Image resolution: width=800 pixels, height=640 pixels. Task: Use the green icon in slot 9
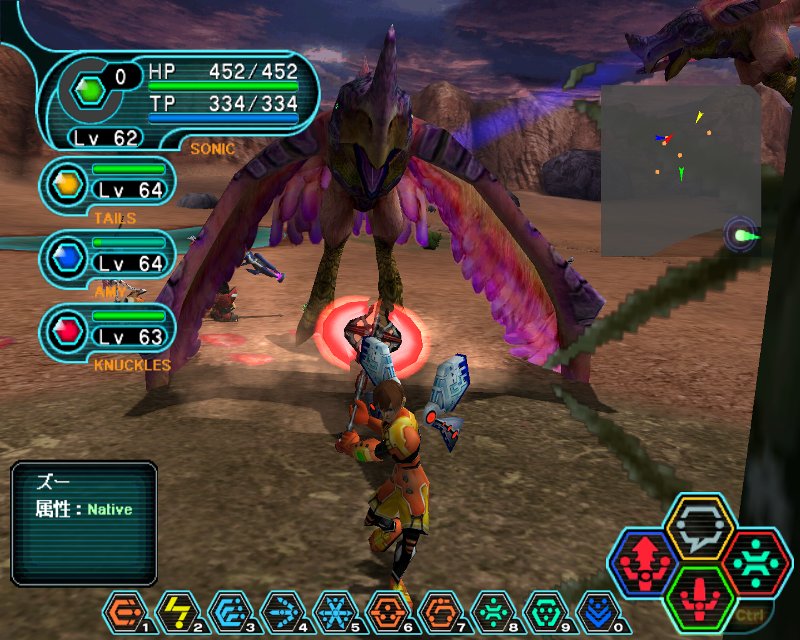pos(542,609)
